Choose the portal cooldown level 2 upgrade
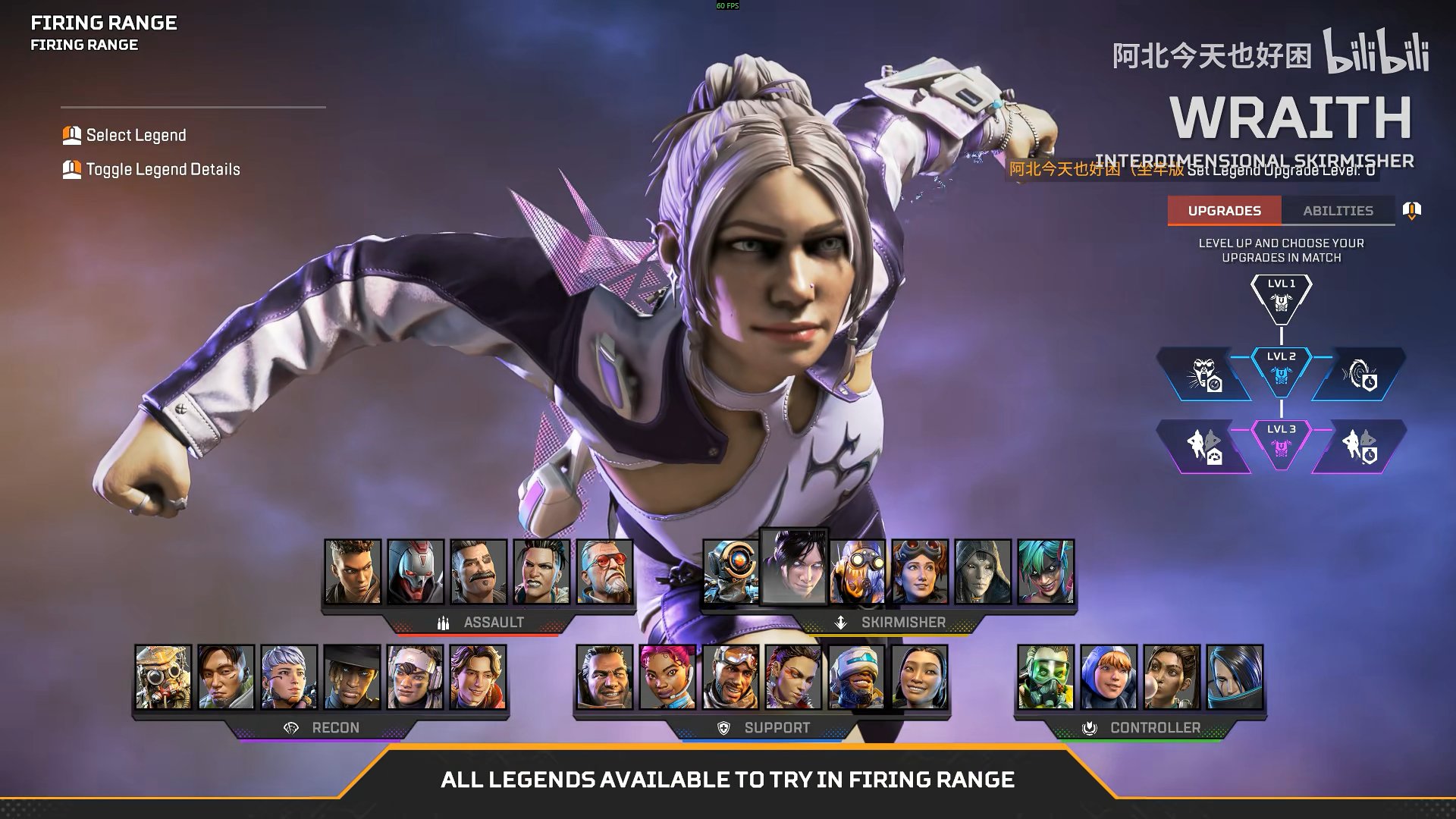Viewport: 1456px width, 819px height. point(1360,375)
